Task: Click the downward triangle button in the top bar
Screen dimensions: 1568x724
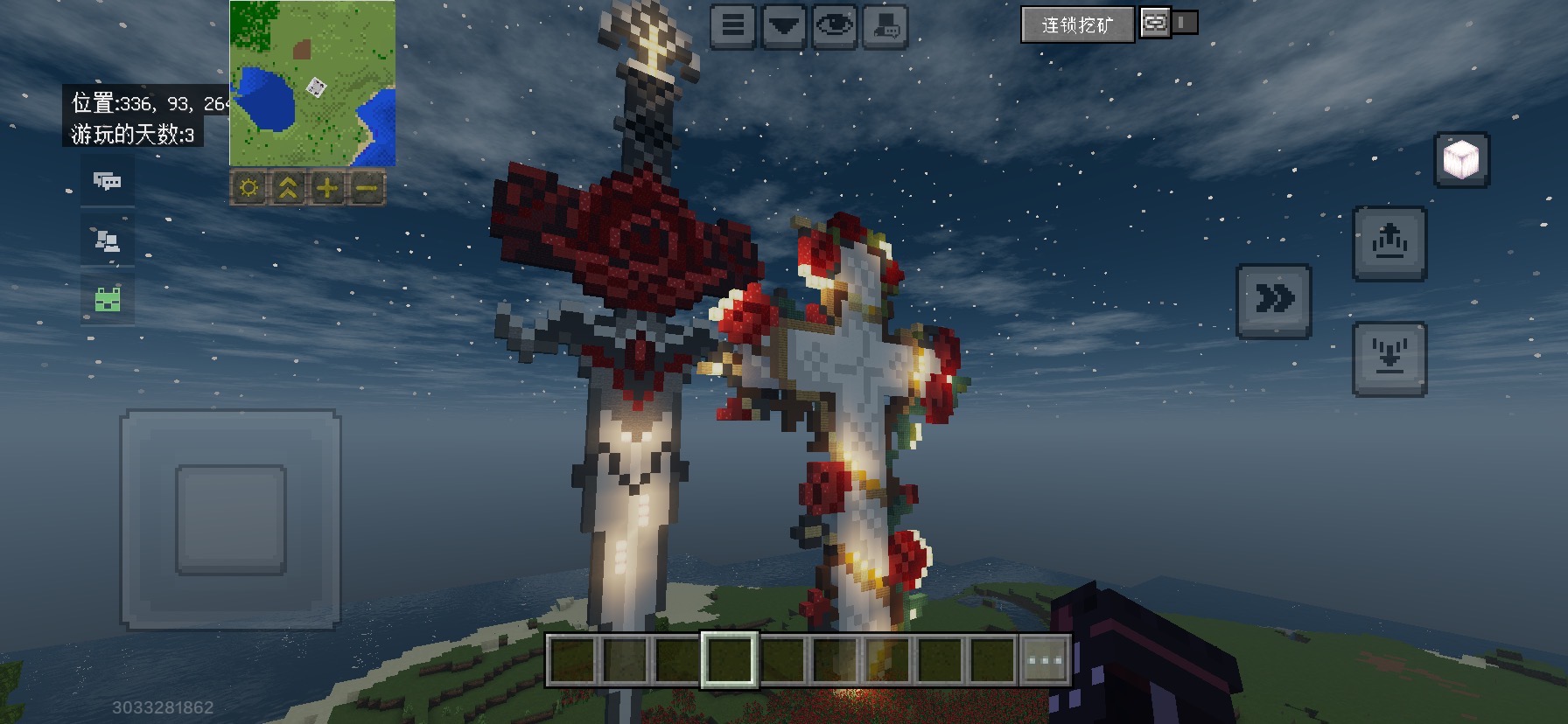Action: [784, 26]
